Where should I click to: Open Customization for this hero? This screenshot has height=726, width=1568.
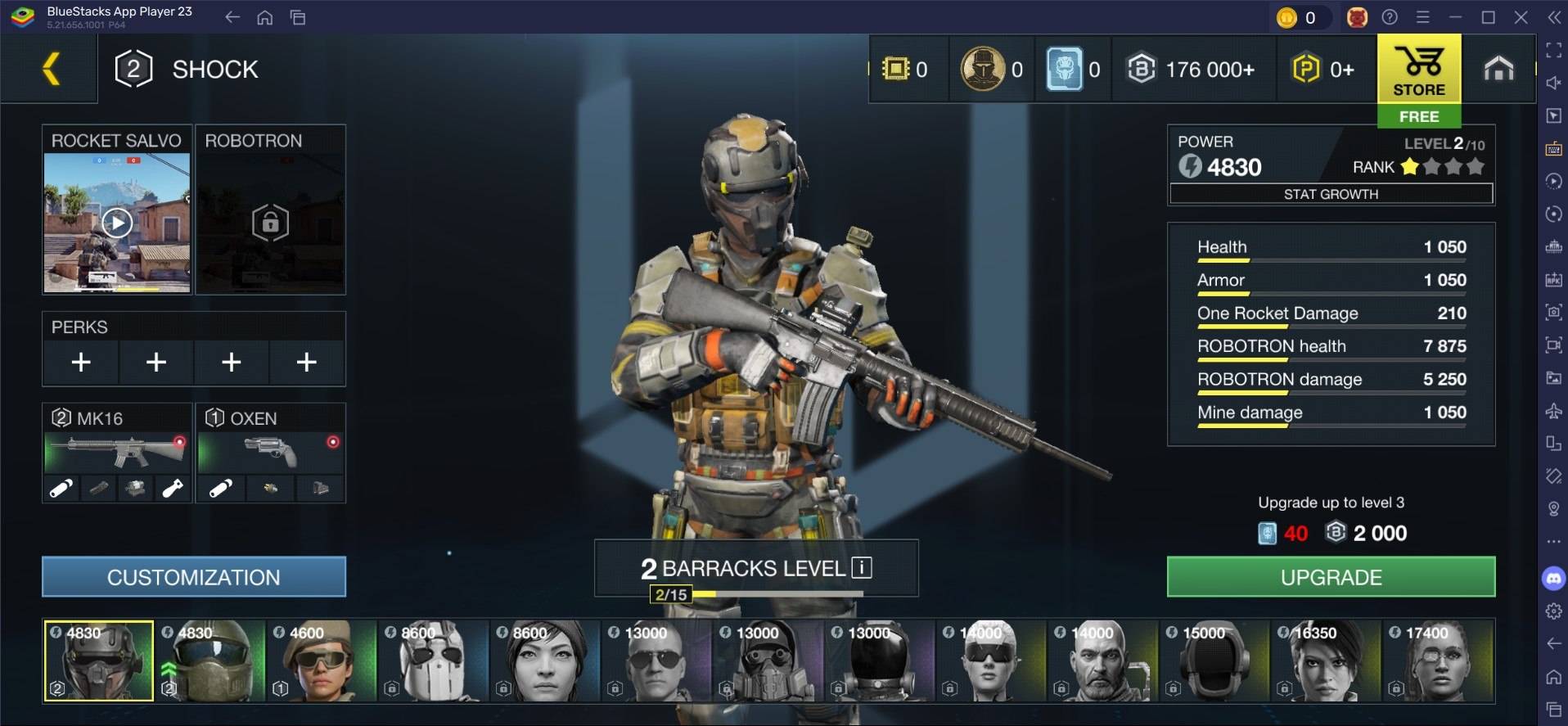194,577
